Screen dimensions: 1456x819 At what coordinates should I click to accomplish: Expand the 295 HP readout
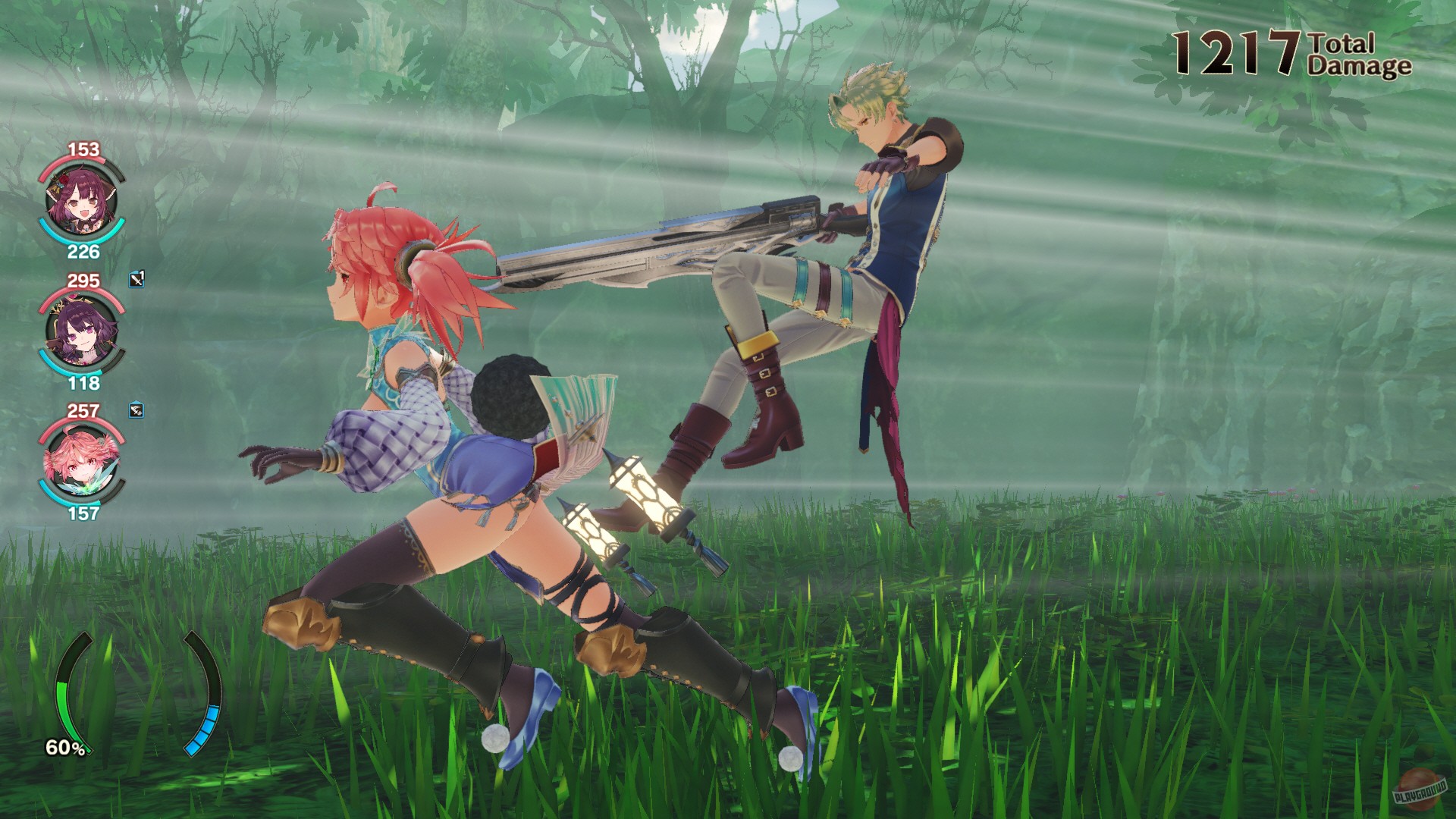point(83,281)
